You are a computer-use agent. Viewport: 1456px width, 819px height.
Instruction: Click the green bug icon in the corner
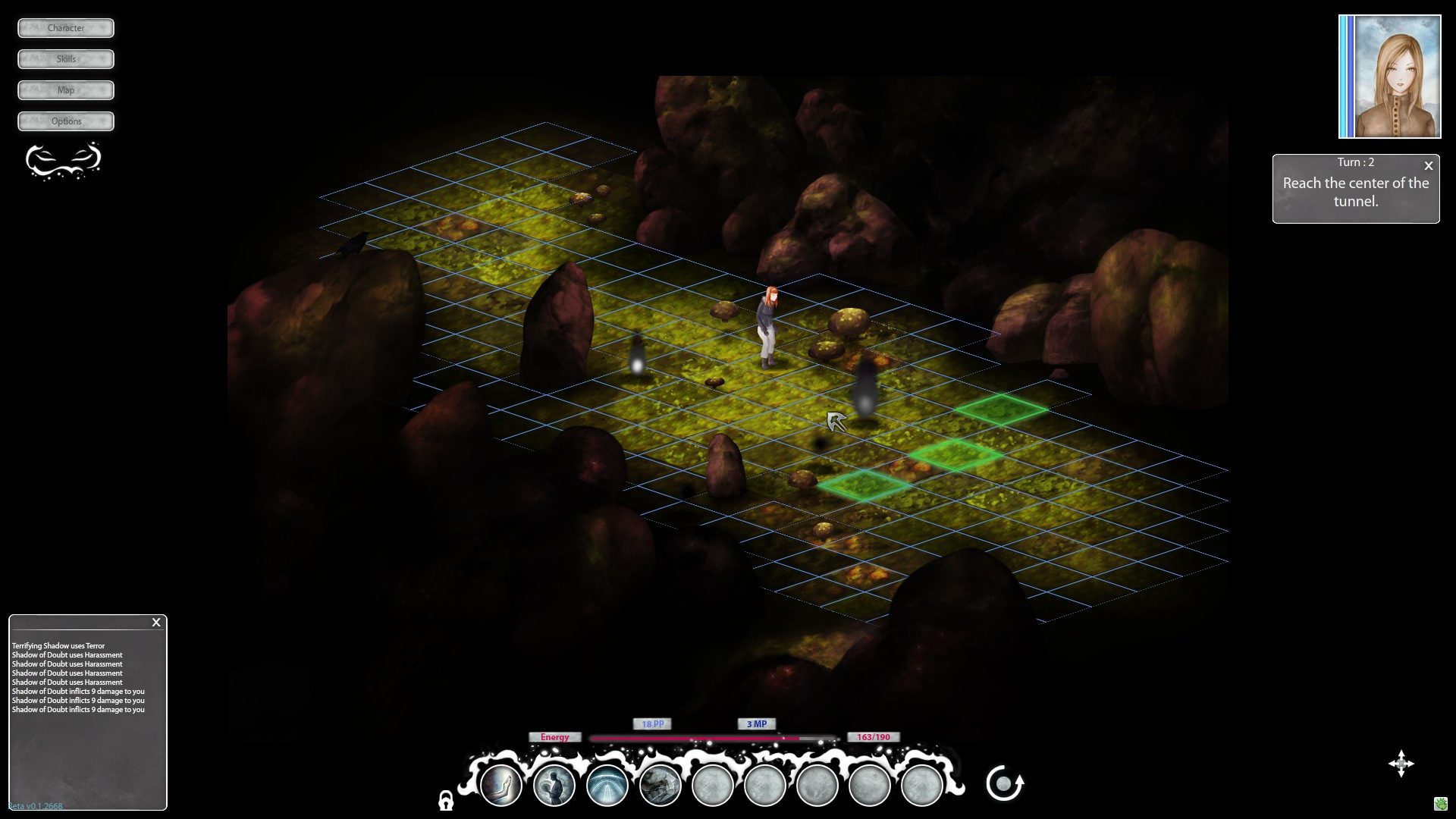(x=1441, y=804)
